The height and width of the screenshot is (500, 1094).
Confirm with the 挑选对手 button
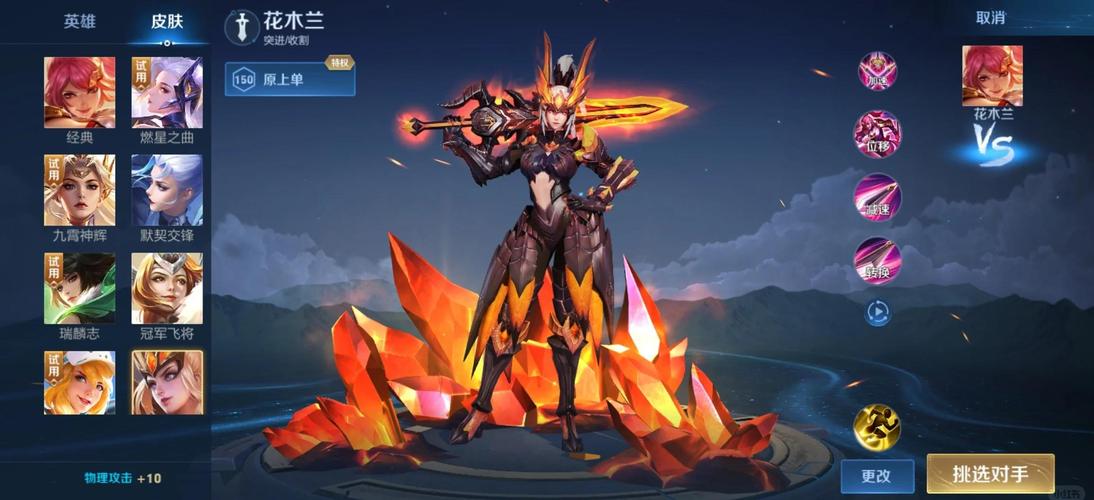pos(990,474)
